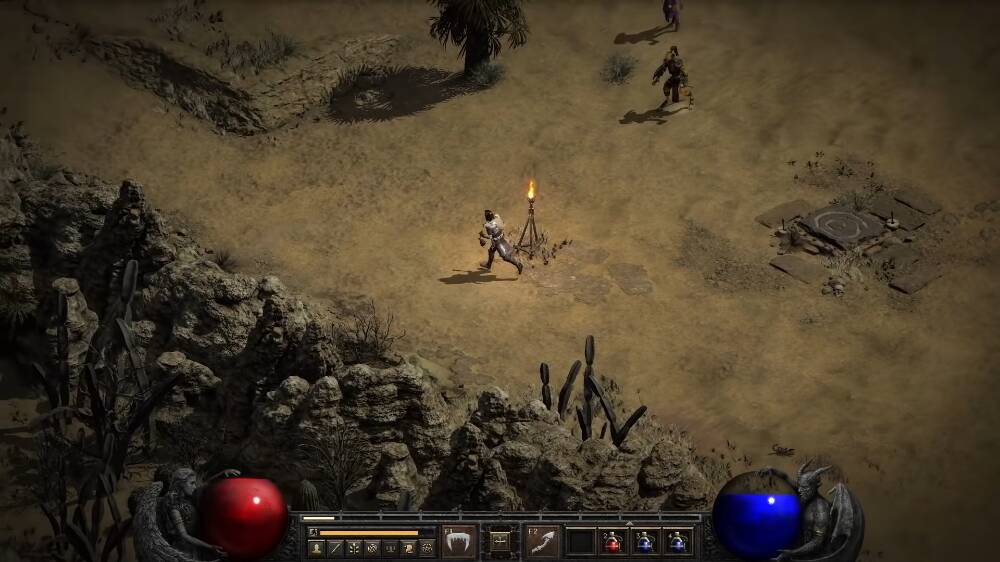The height and width of the screenshot is (562, 1000).
Task: Toggle run/walk icon beside stamina bar
Action: click(313, 532)
